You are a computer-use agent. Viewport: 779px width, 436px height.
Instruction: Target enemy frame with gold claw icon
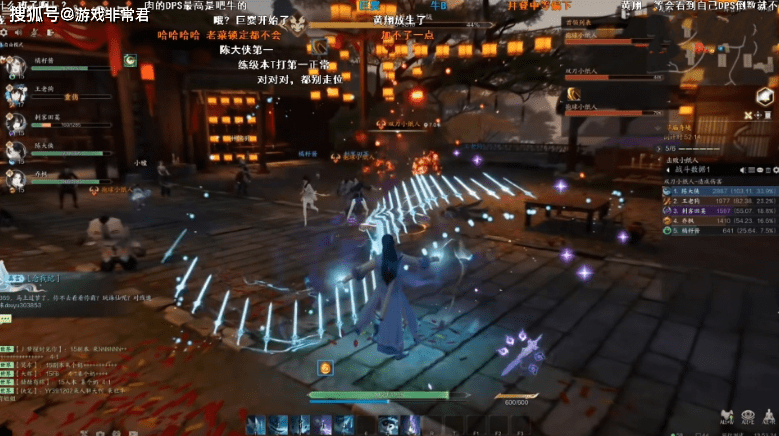click(574, 96)
